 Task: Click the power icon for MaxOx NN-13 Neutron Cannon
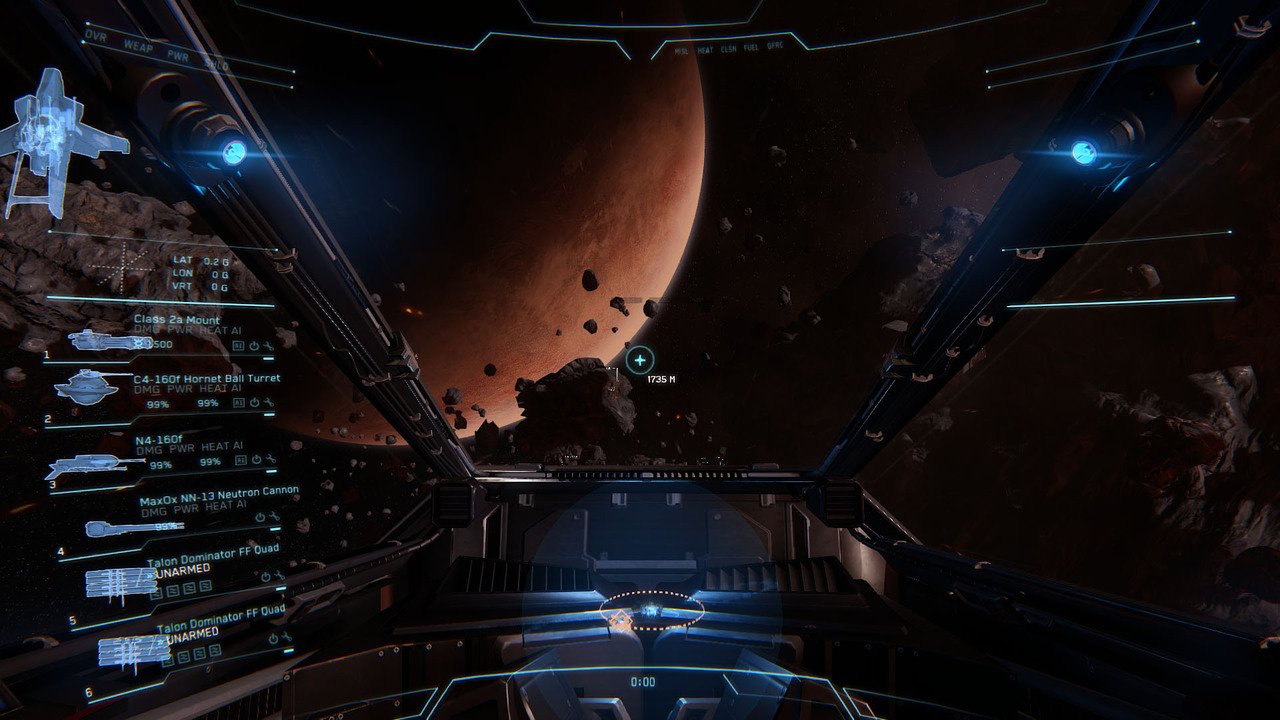[x=258, y=517]
